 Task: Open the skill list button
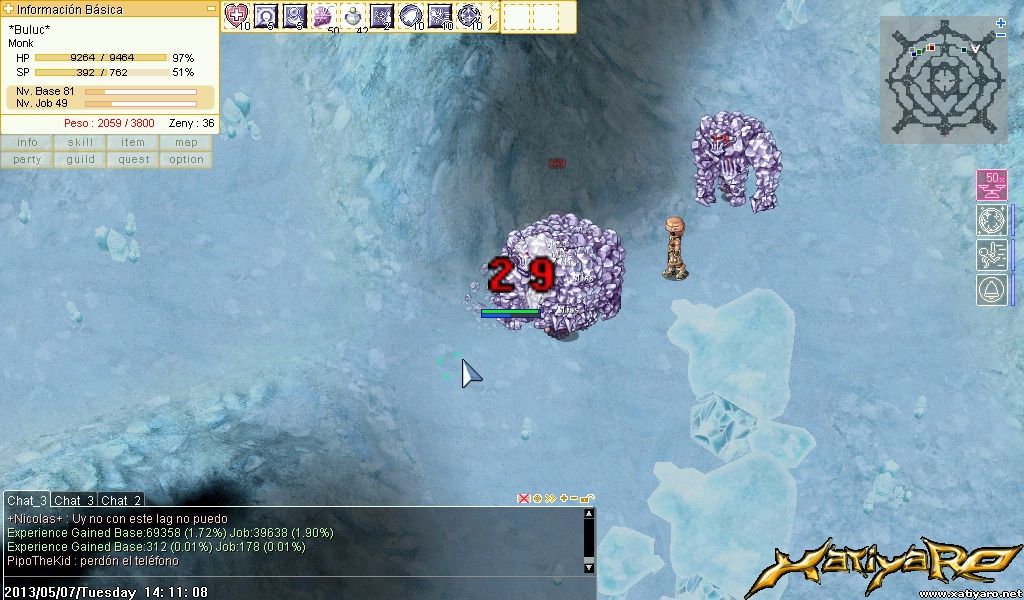[80, 143]
